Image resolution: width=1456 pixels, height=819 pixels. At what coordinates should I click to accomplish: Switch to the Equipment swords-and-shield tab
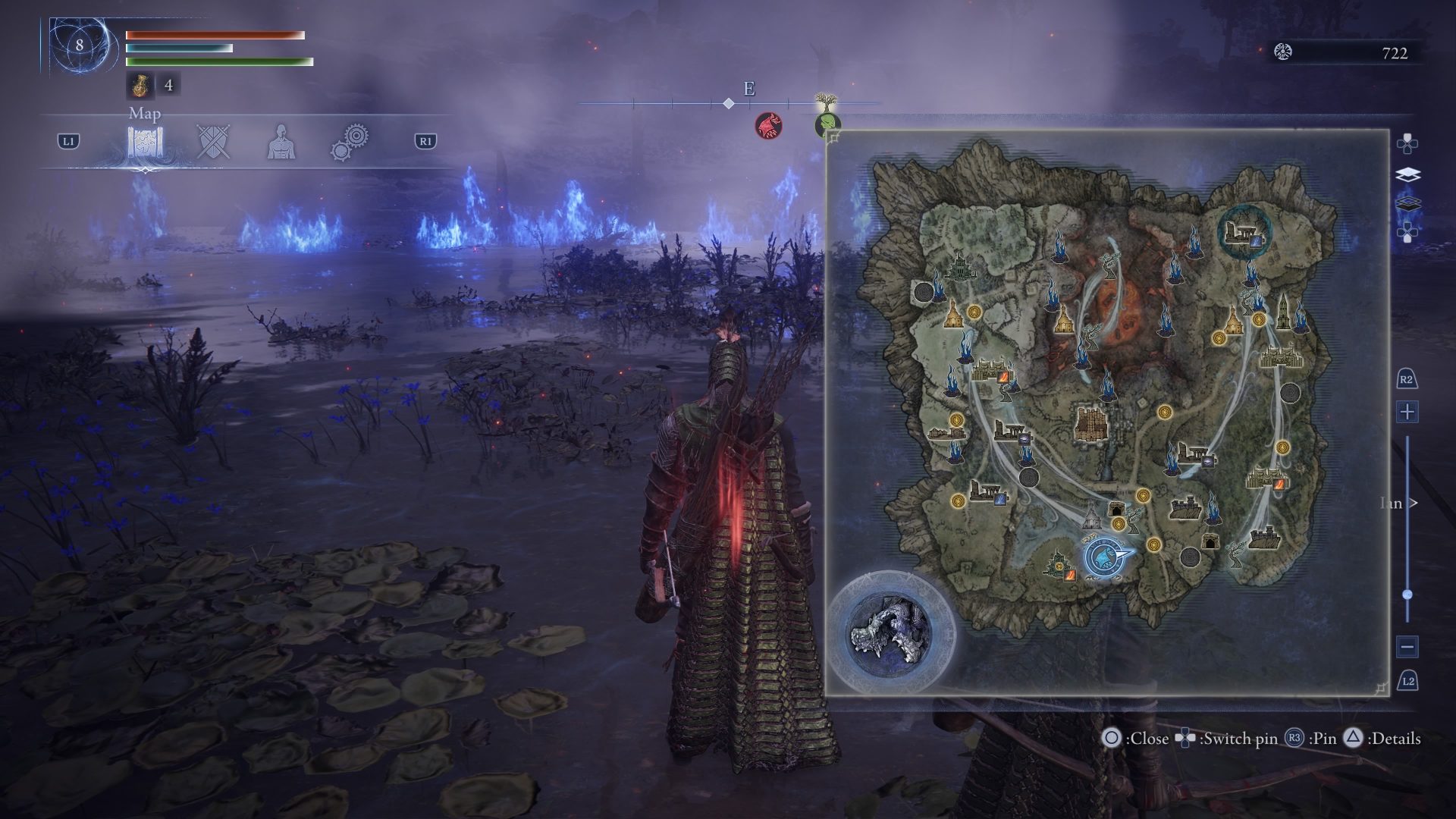pos(212,140)
